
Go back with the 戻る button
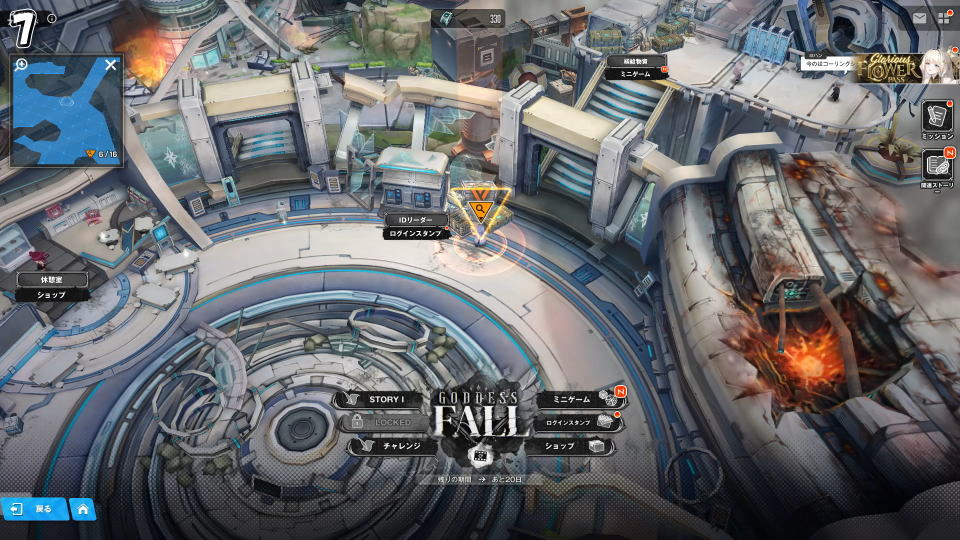coord(35,509)
